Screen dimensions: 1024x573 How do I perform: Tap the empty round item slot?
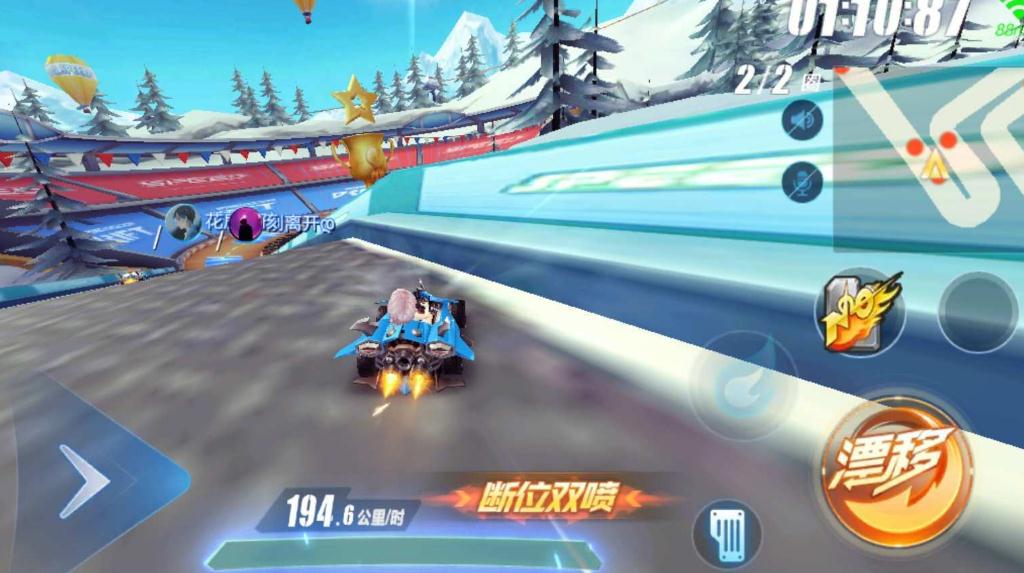[977, 312]
